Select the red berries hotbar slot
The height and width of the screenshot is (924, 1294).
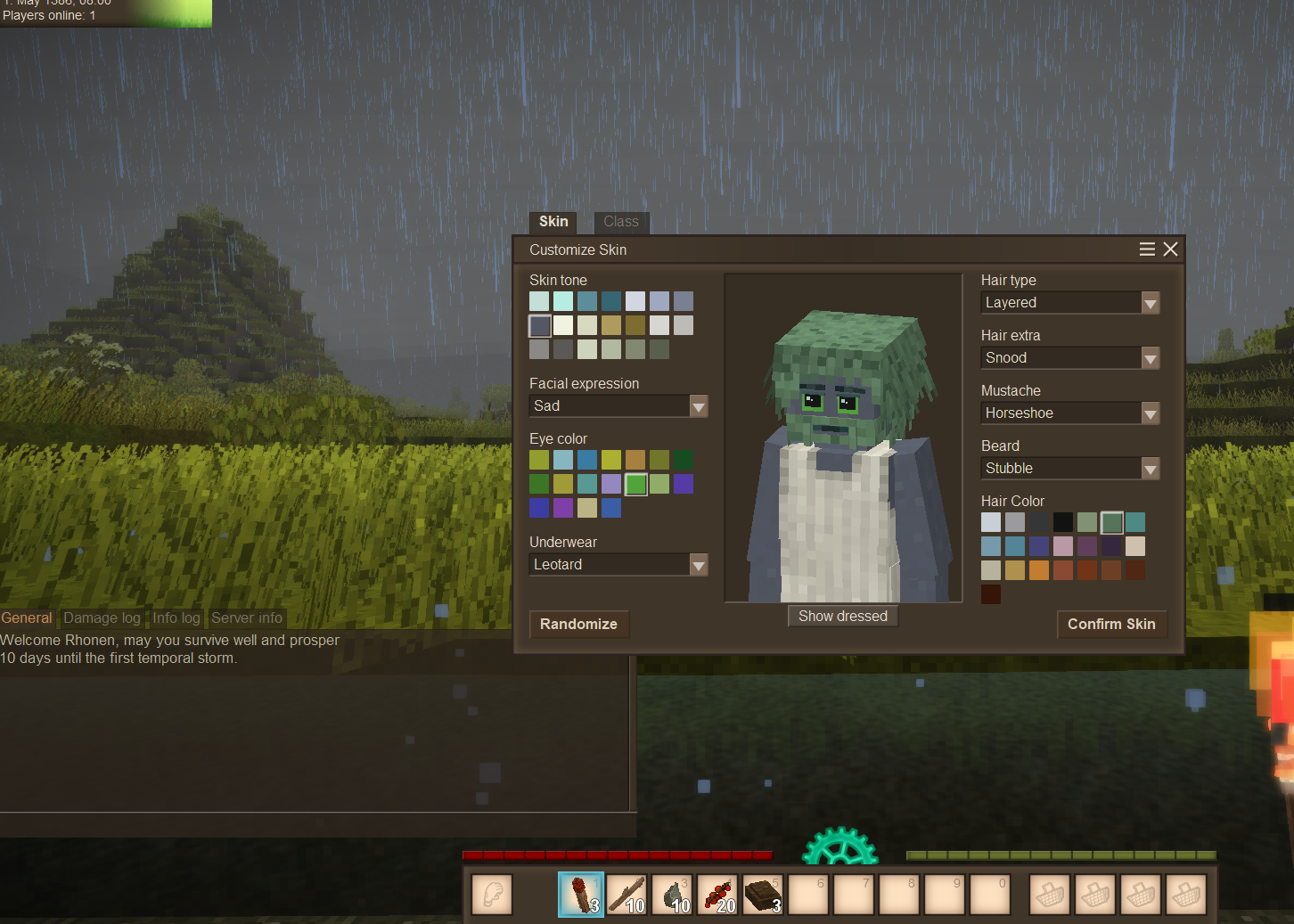point(718,894)
